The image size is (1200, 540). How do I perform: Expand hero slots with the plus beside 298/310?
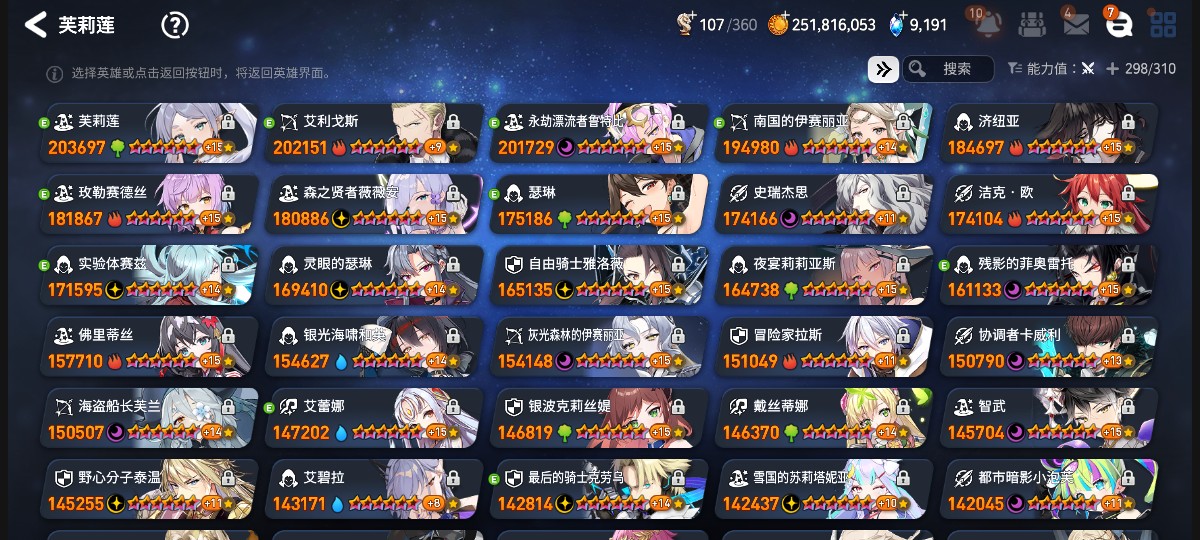pos(1112,68)
